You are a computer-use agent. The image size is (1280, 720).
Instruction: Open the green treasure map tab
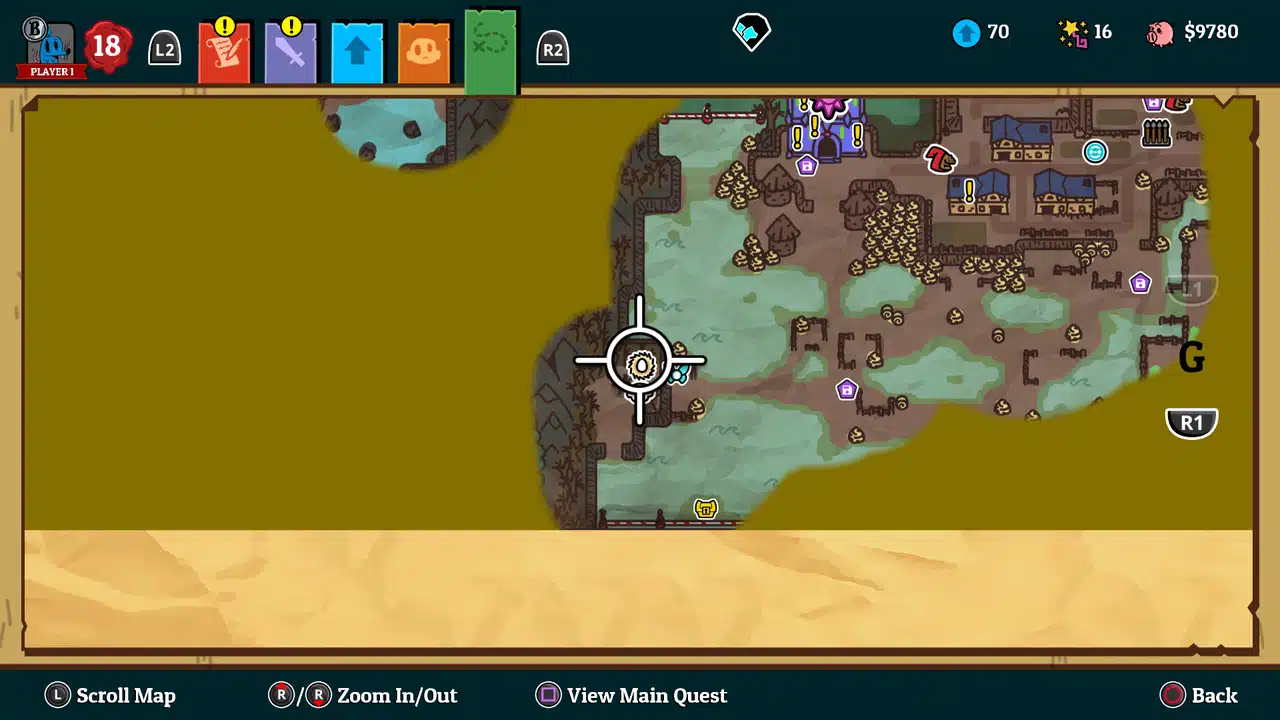point(489,50)
